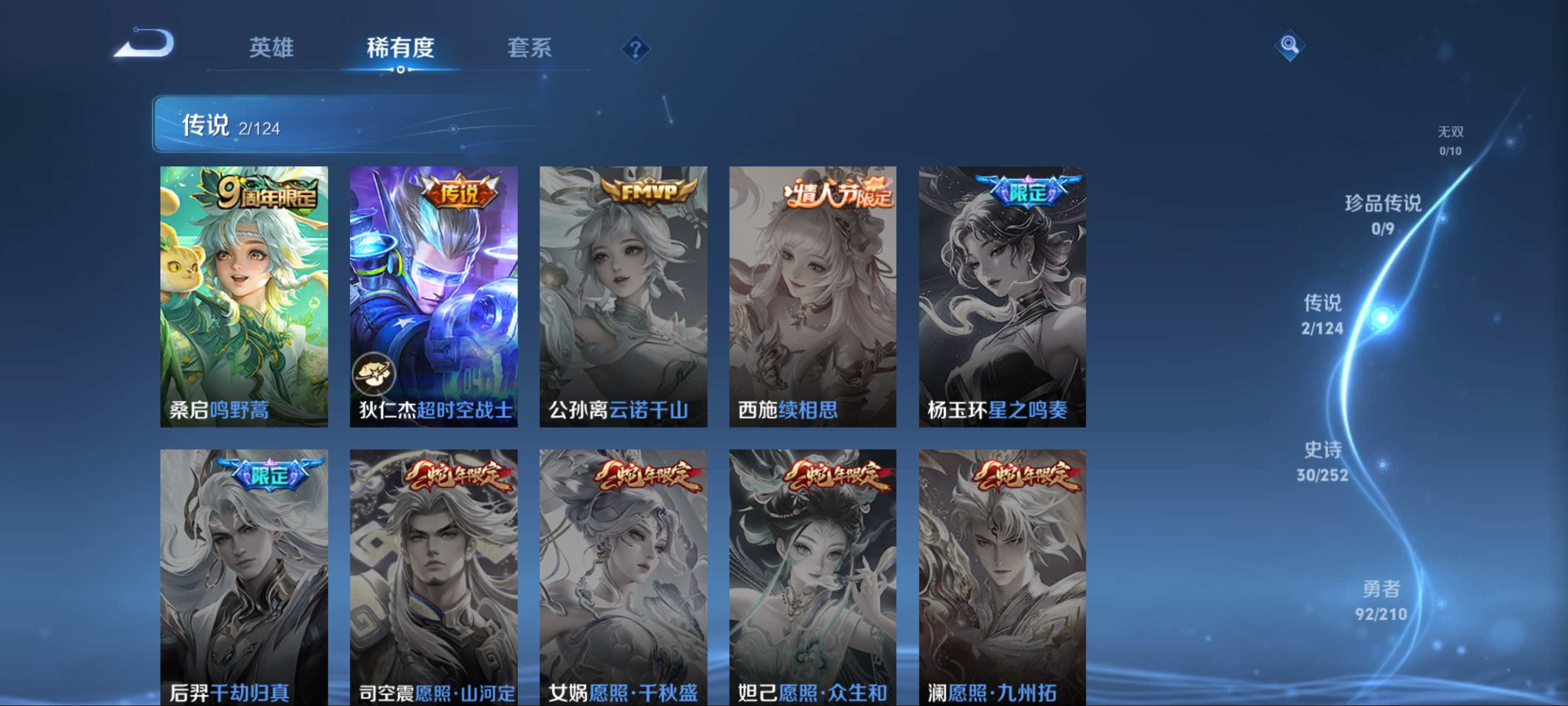This screenshot has width=1568, height=706.
Task: Open the magnifying glass search
Action: 1289,45
